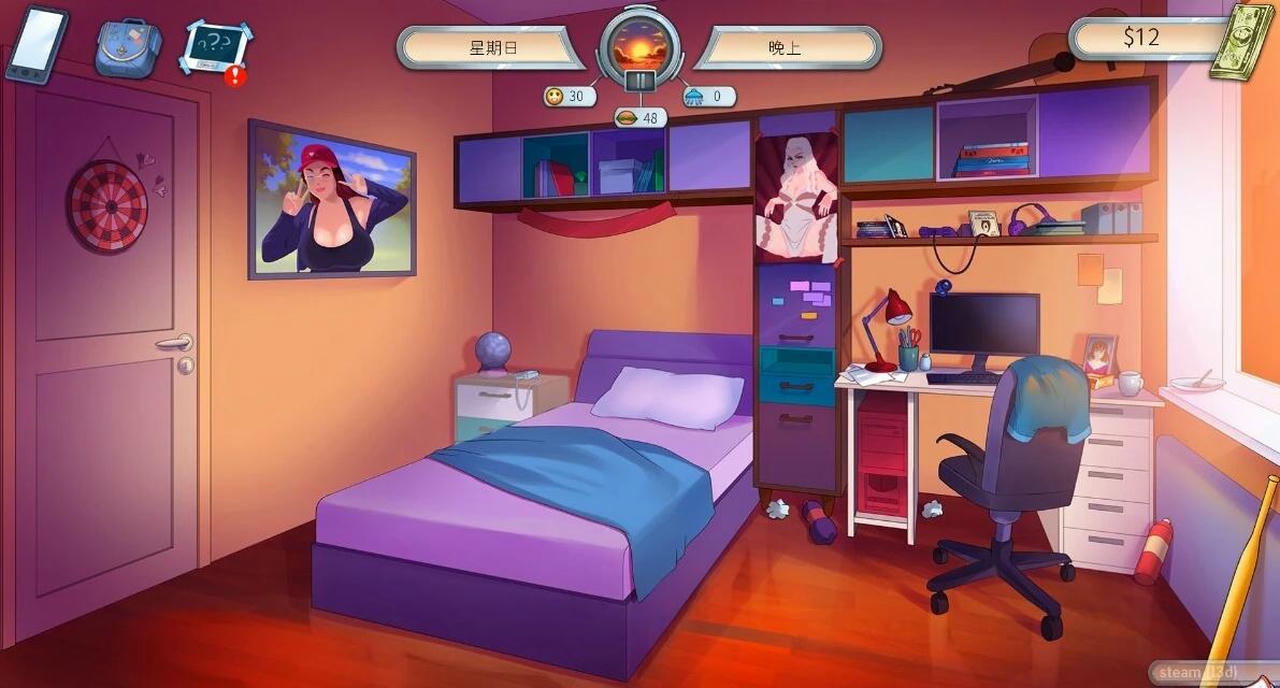
Task: Click the pause button under the sunset clock
Action: (640, 82)
